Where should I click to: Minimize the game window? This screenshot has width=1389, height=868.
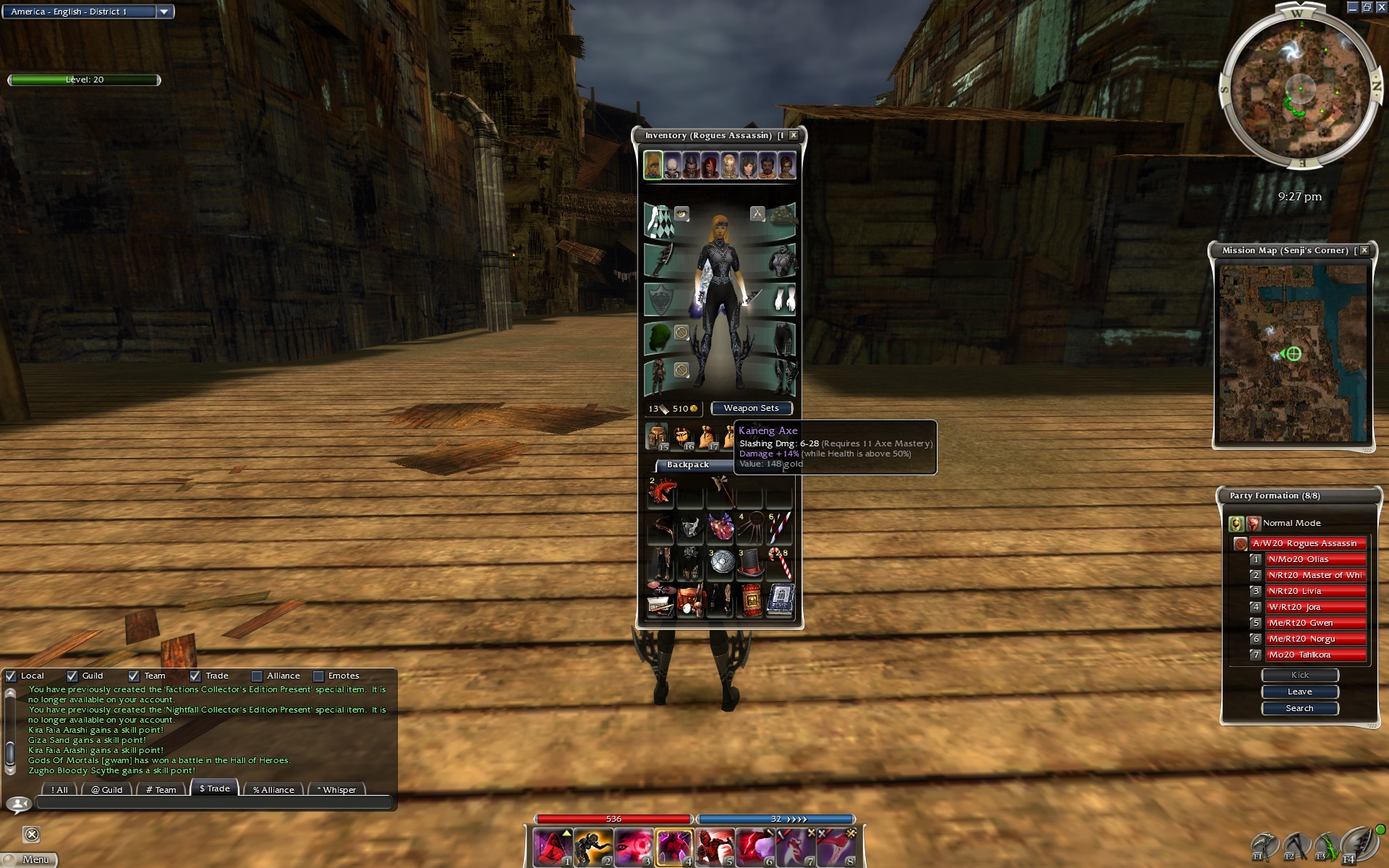(x=1352, y=7)
